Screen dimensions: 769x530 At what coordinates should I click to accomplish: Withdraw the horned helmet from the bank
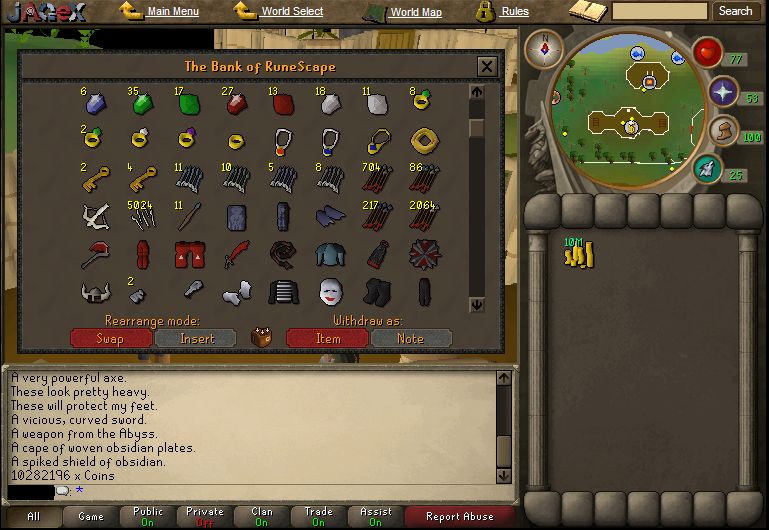94,292
